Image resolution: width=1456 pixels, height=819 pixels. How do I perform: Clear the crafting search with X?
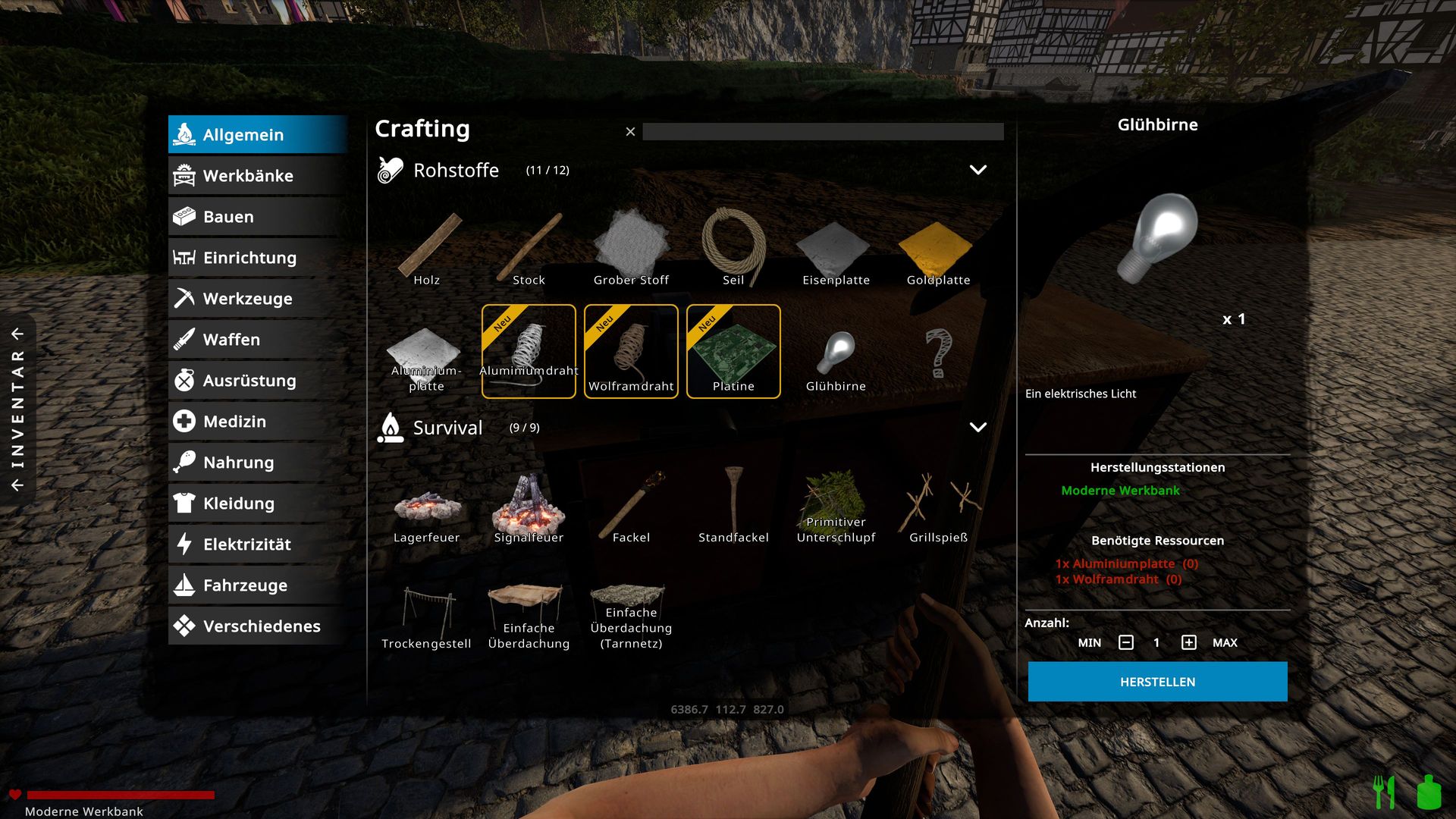pyautogui.click(x=630, y=132)
